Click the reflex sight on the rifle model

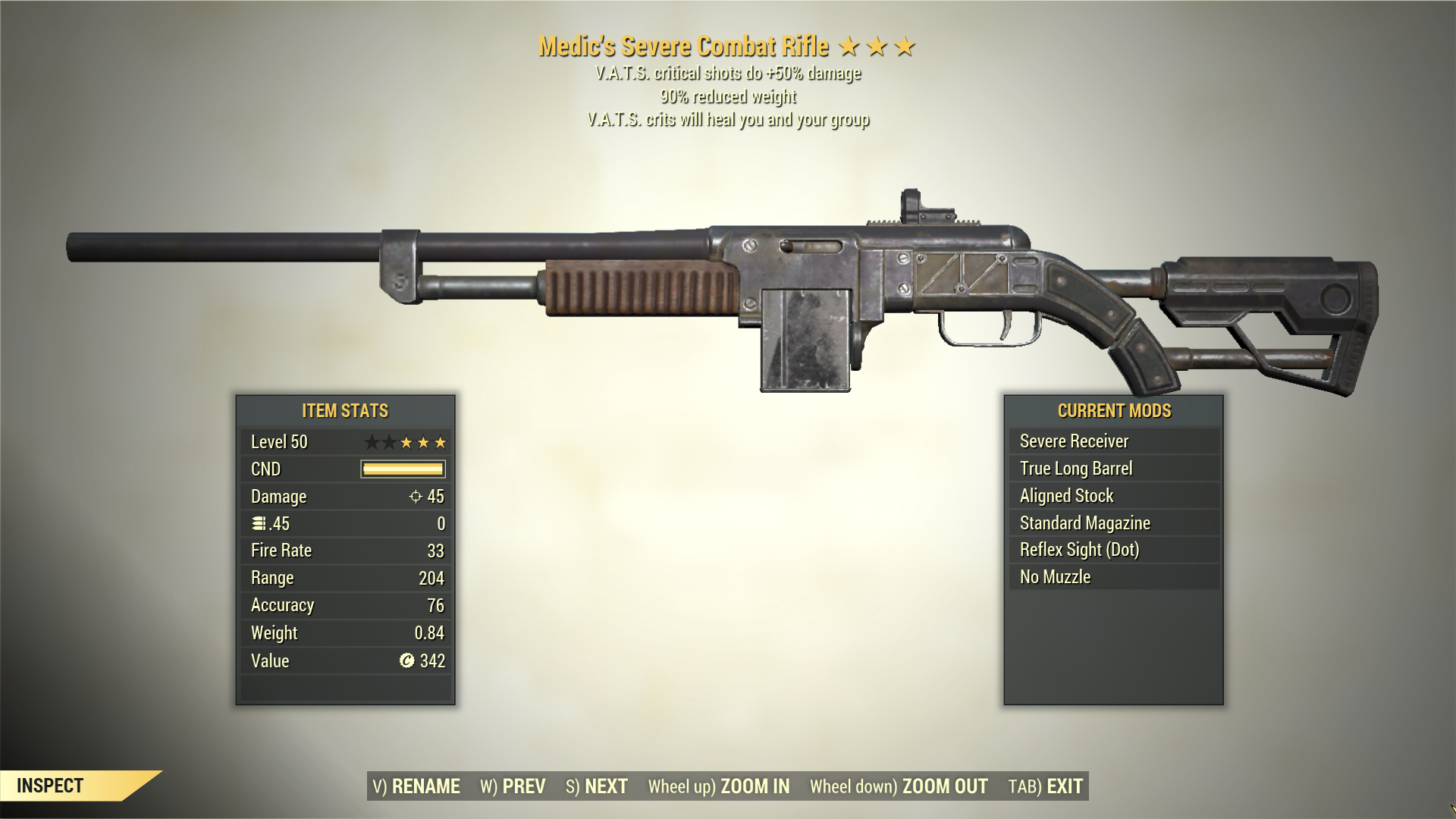click(x=929, y=205)
